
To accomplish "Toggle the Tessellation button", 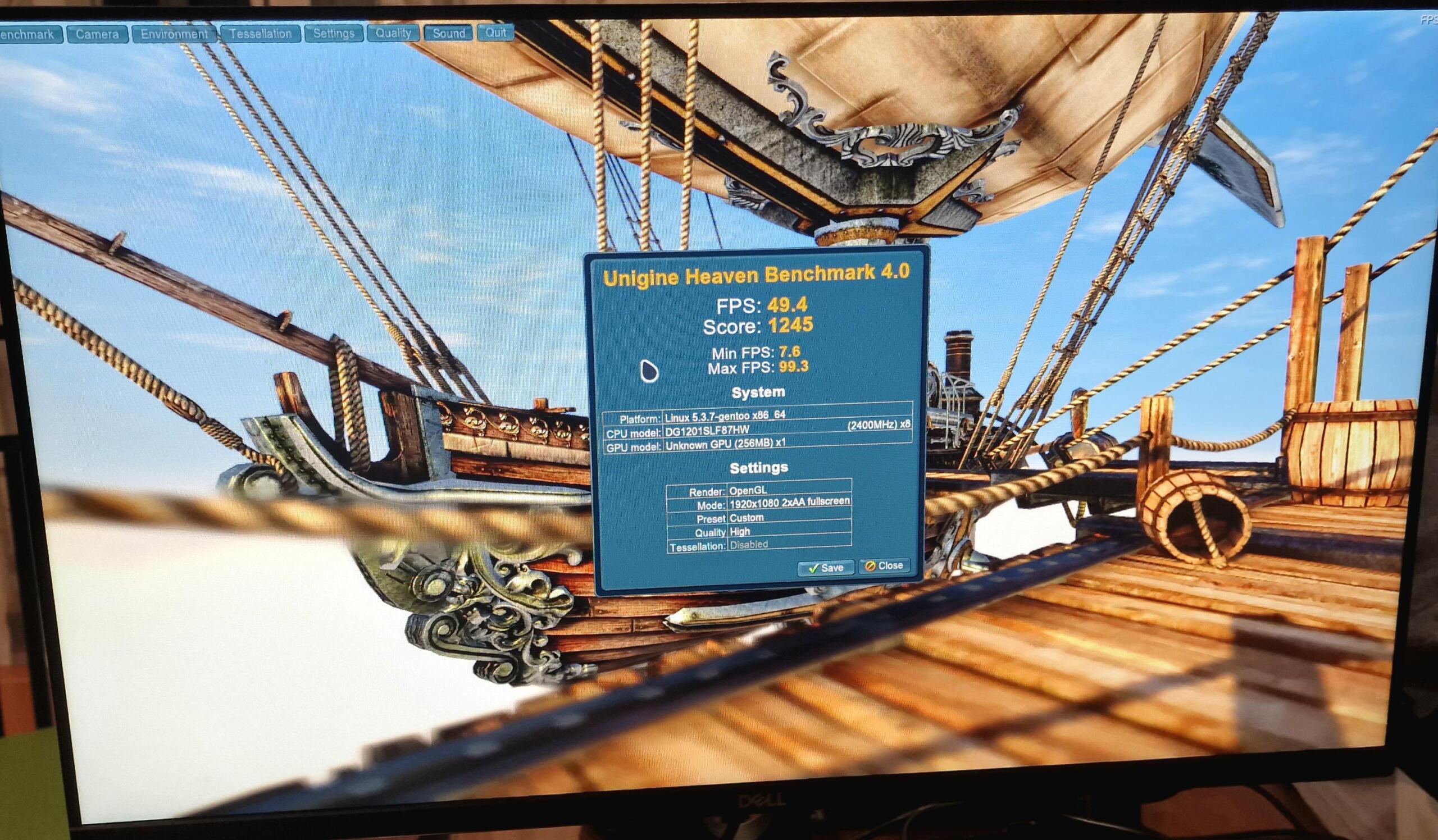I will [x=260, y=34].
